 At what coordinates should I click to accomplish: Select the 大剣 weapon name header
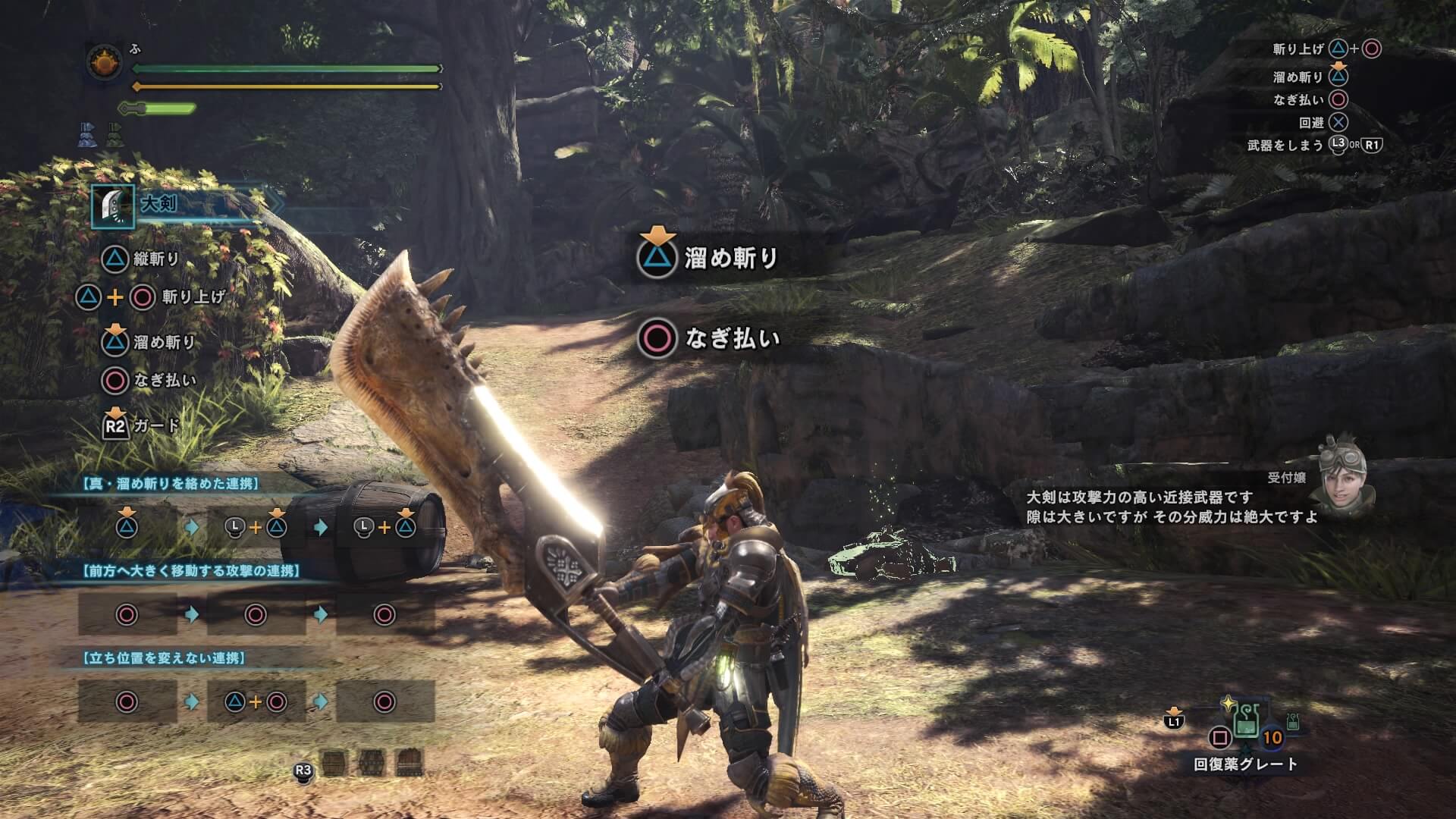point(160,204)
